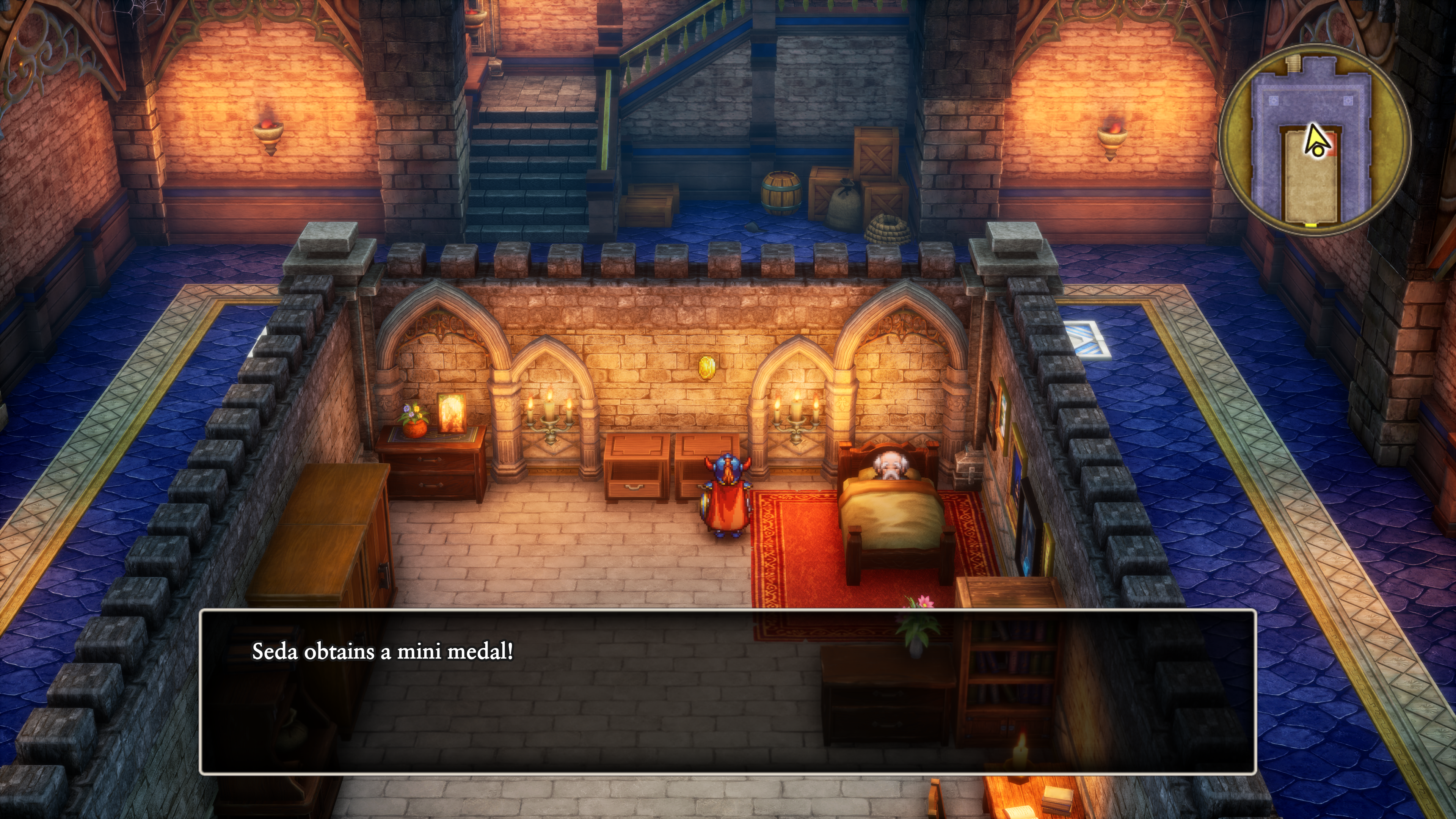
Task: Open the circular minimap
Action: (1314, 140)
